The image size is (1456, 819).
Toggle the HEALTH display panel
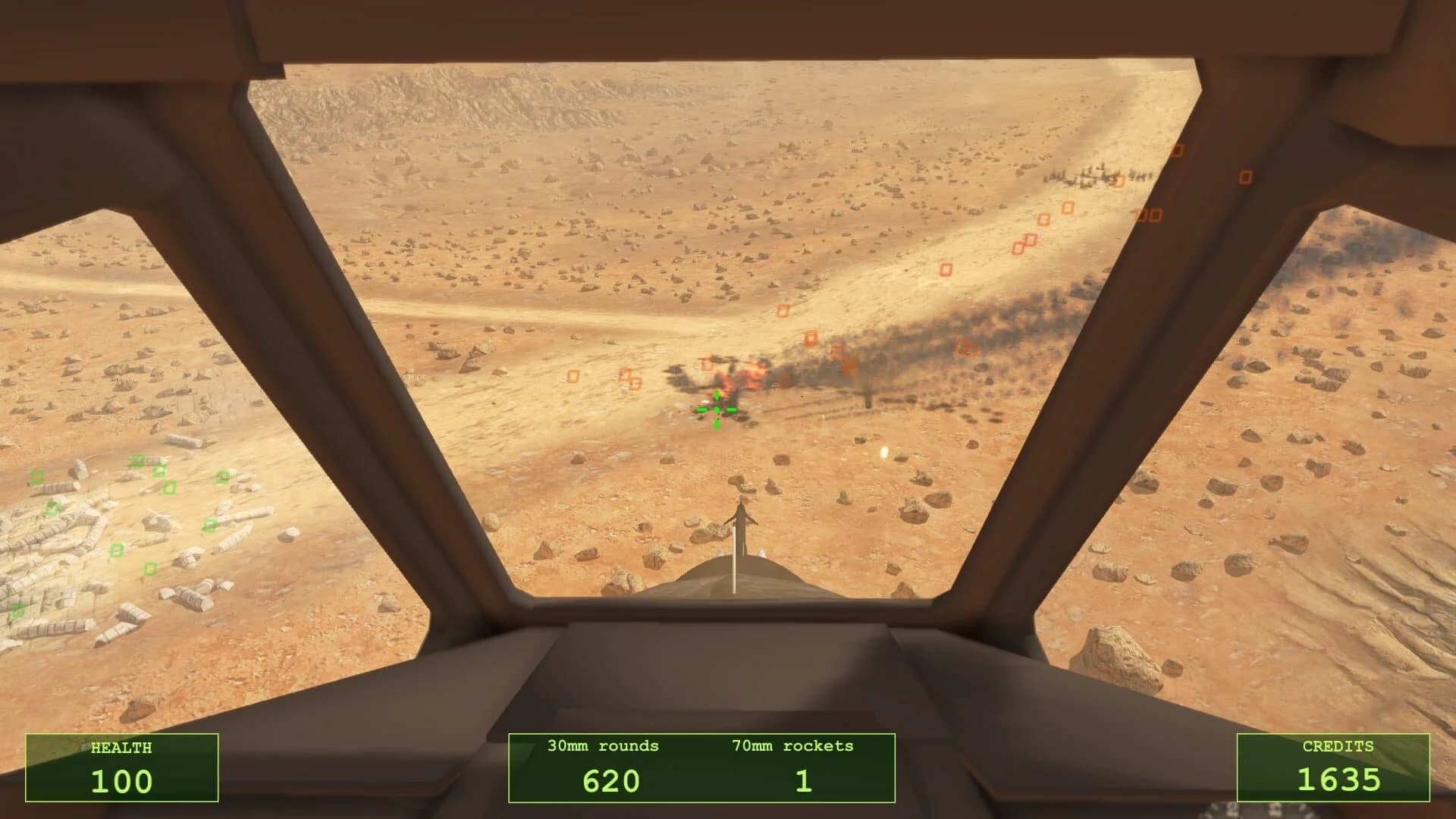[121, 767]
